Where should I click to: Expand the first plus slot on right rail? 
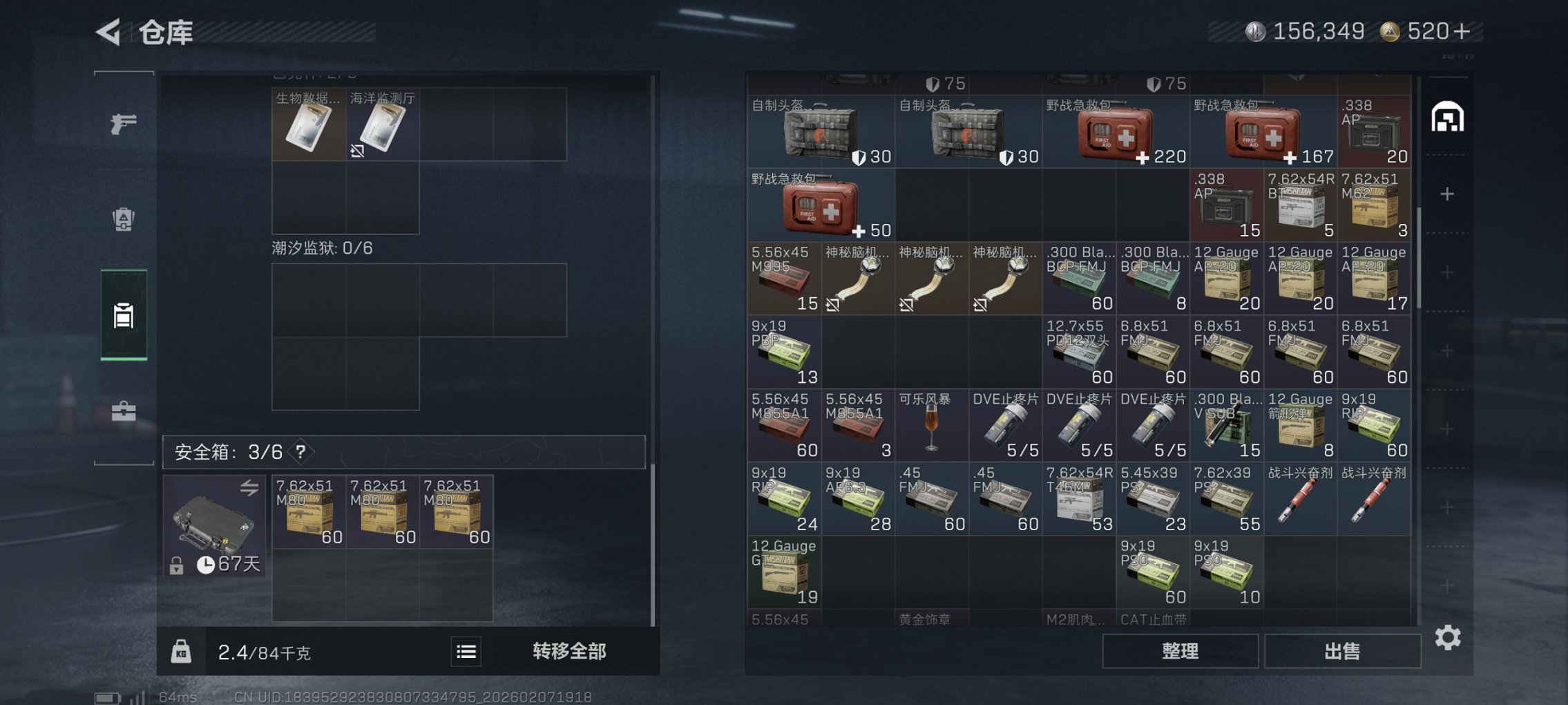[1446, 195]
